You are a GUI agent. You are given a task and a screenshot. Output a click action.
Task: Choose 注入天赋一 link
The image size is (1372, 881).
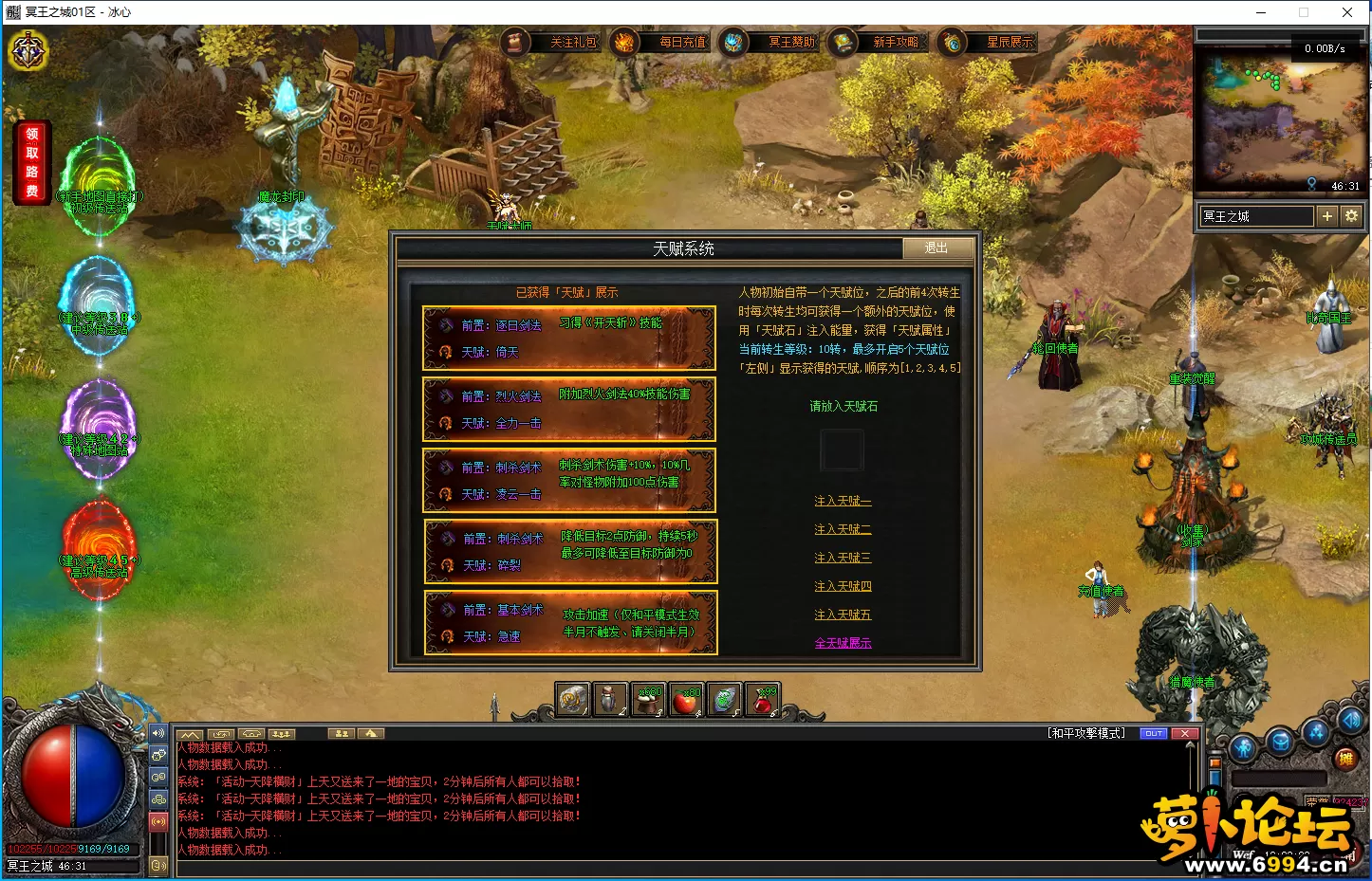click(x=843, y=501)
